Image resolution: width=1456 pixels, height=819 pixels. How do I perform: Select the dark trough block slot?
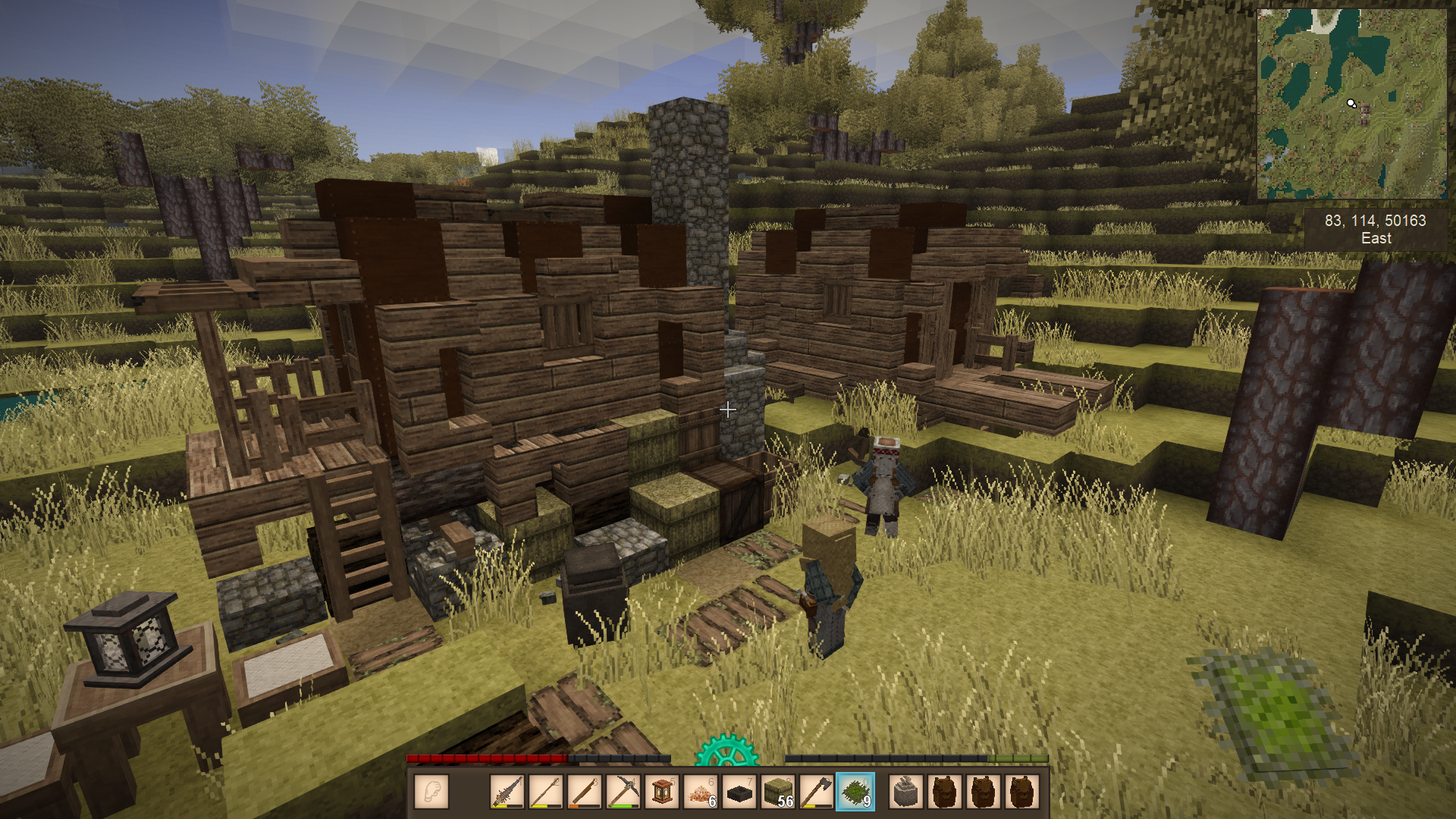click(x=739, y=792)
